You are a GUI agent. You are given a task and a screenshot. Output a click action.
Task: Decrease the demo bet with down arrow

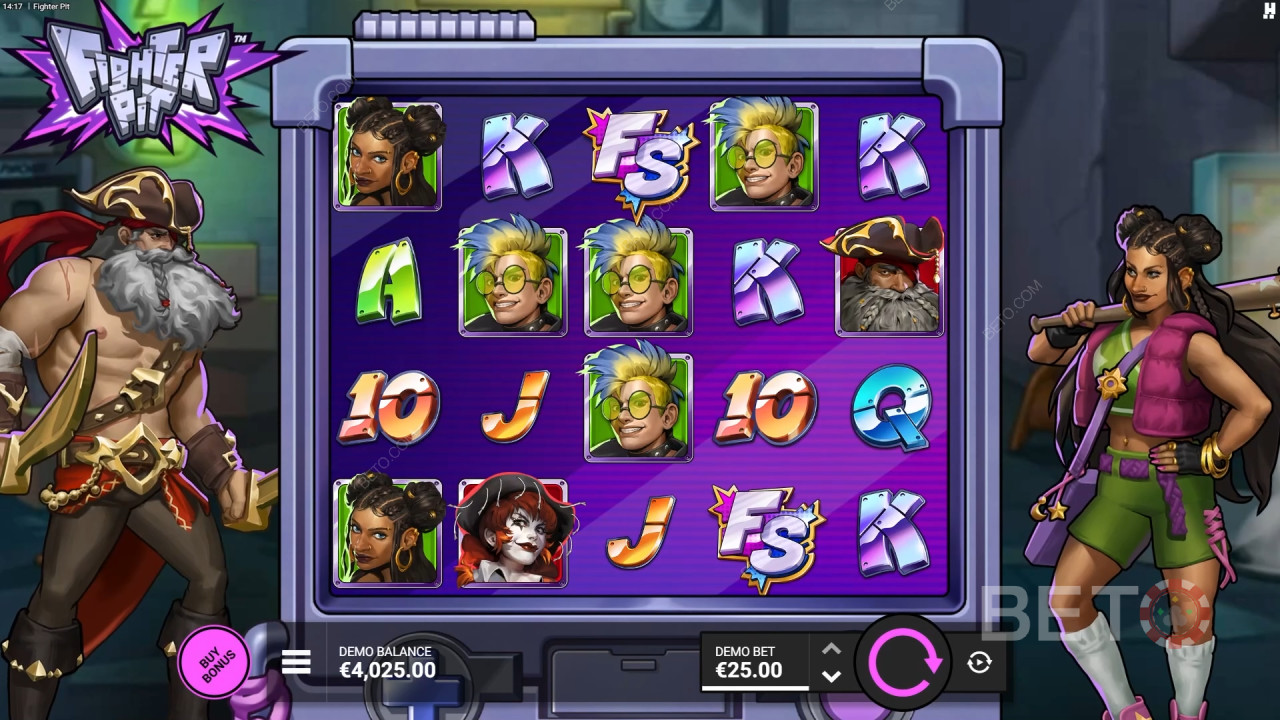pyautogui.click(x=831, y=676)
